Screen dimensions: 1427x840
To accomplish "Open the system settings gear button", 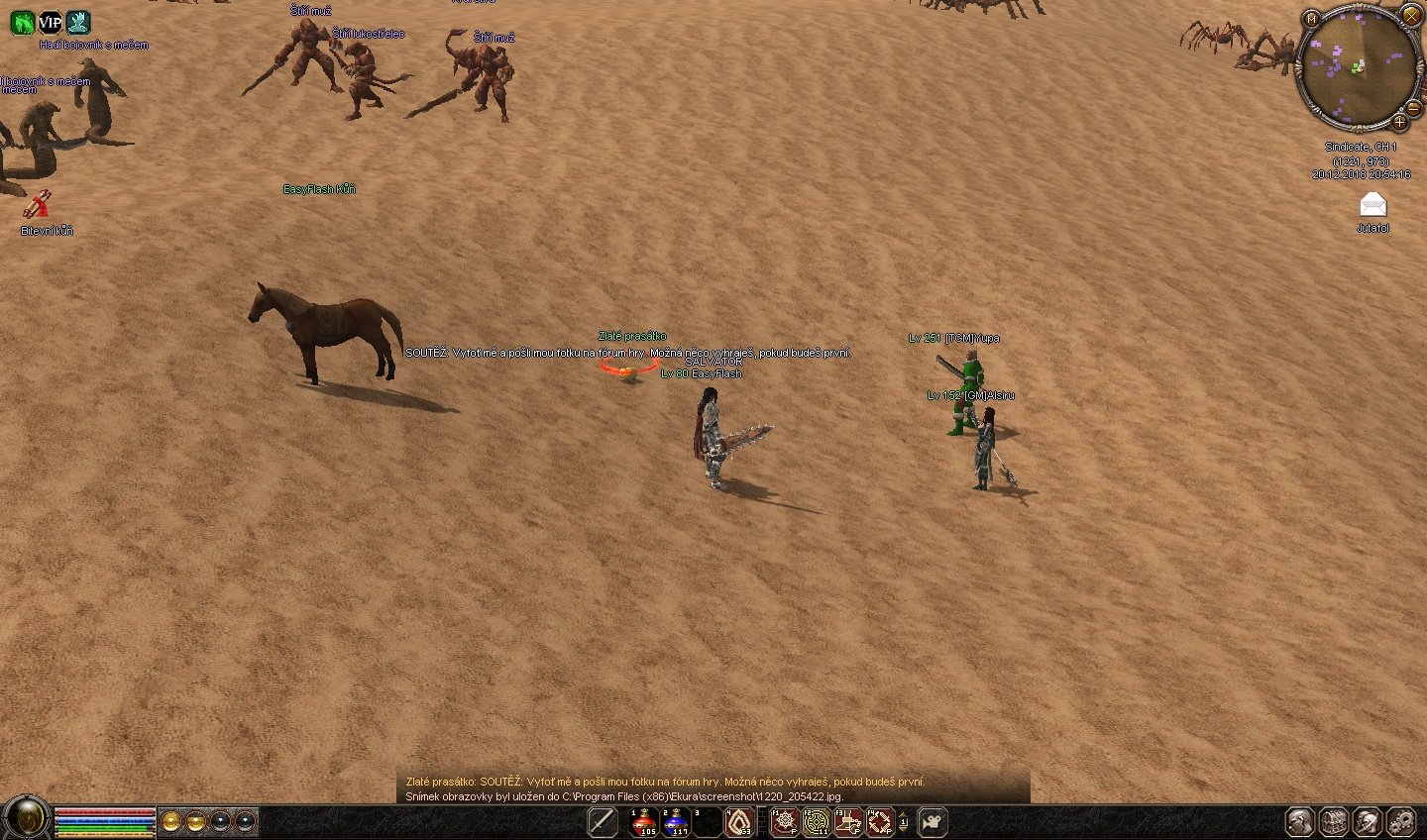I will coord(1401,822).
